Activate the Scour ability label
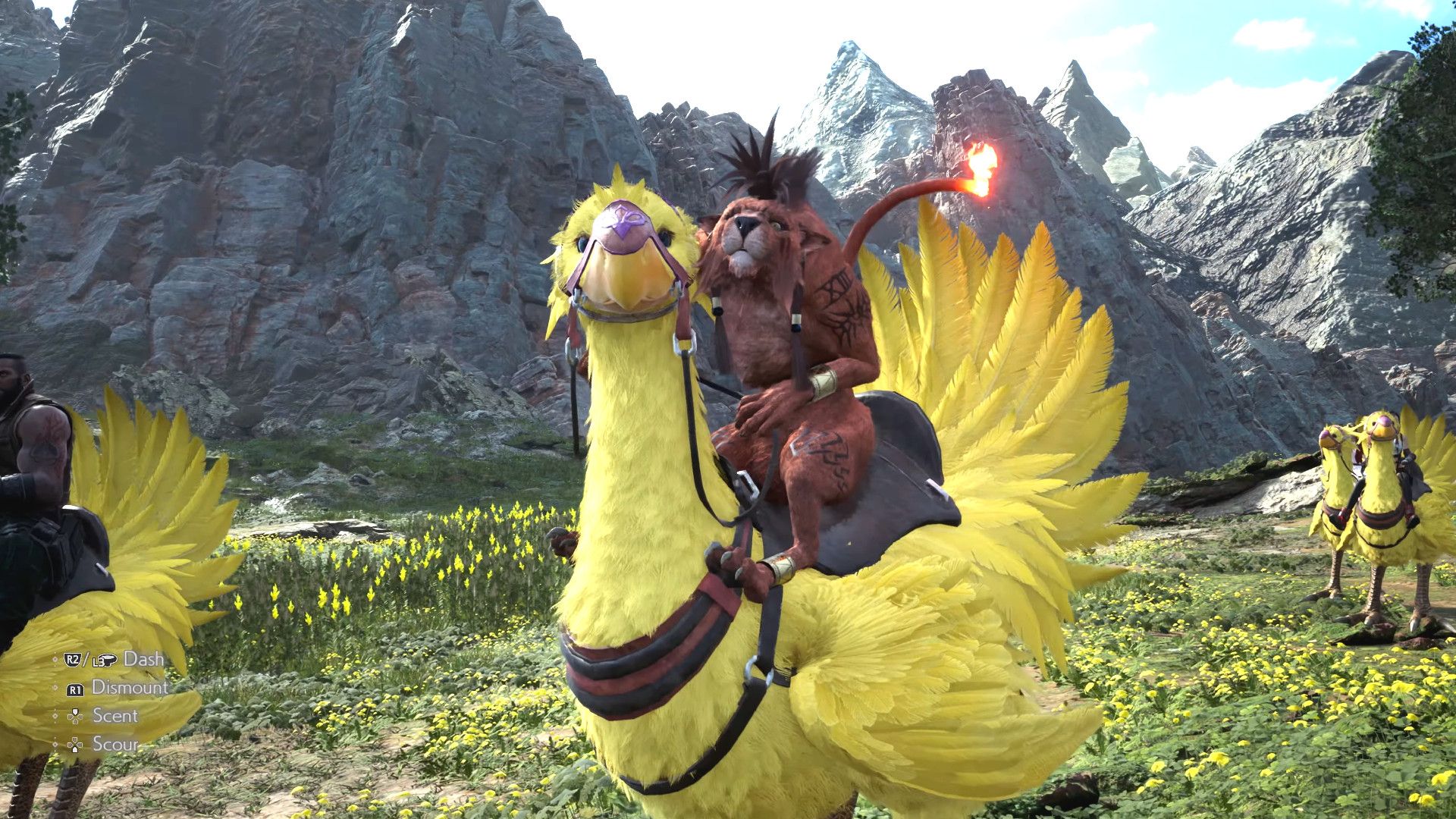The height and width of the screenshot is (819, 1456). click(x=116, y=743)
